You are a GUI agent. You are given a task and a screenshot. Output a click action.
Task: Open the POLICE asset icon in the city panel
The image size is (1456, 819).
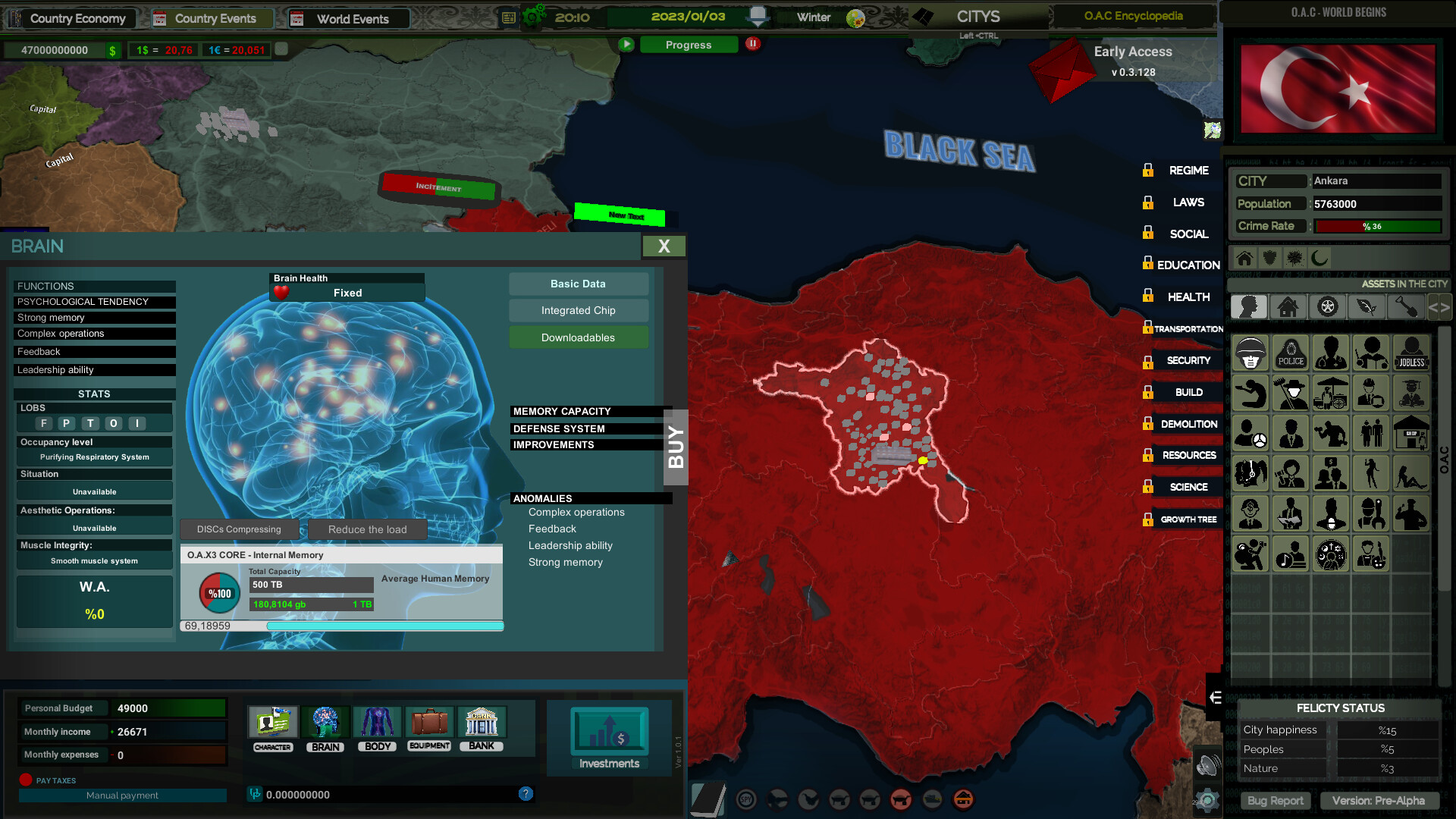(x=1290, y=353)
